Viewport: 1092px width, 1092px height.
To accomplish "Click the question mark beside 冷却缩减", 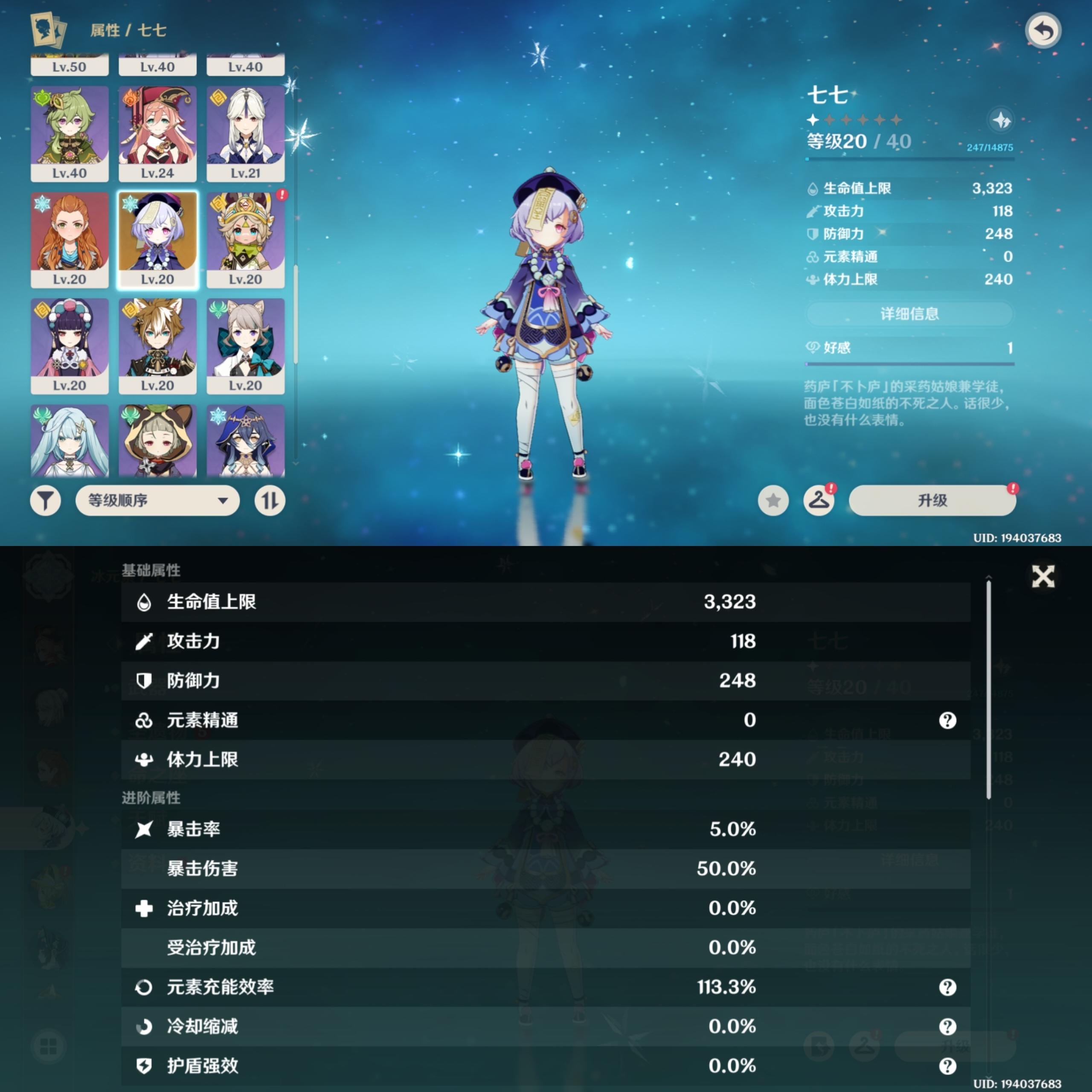I will tap(948, 1027).
